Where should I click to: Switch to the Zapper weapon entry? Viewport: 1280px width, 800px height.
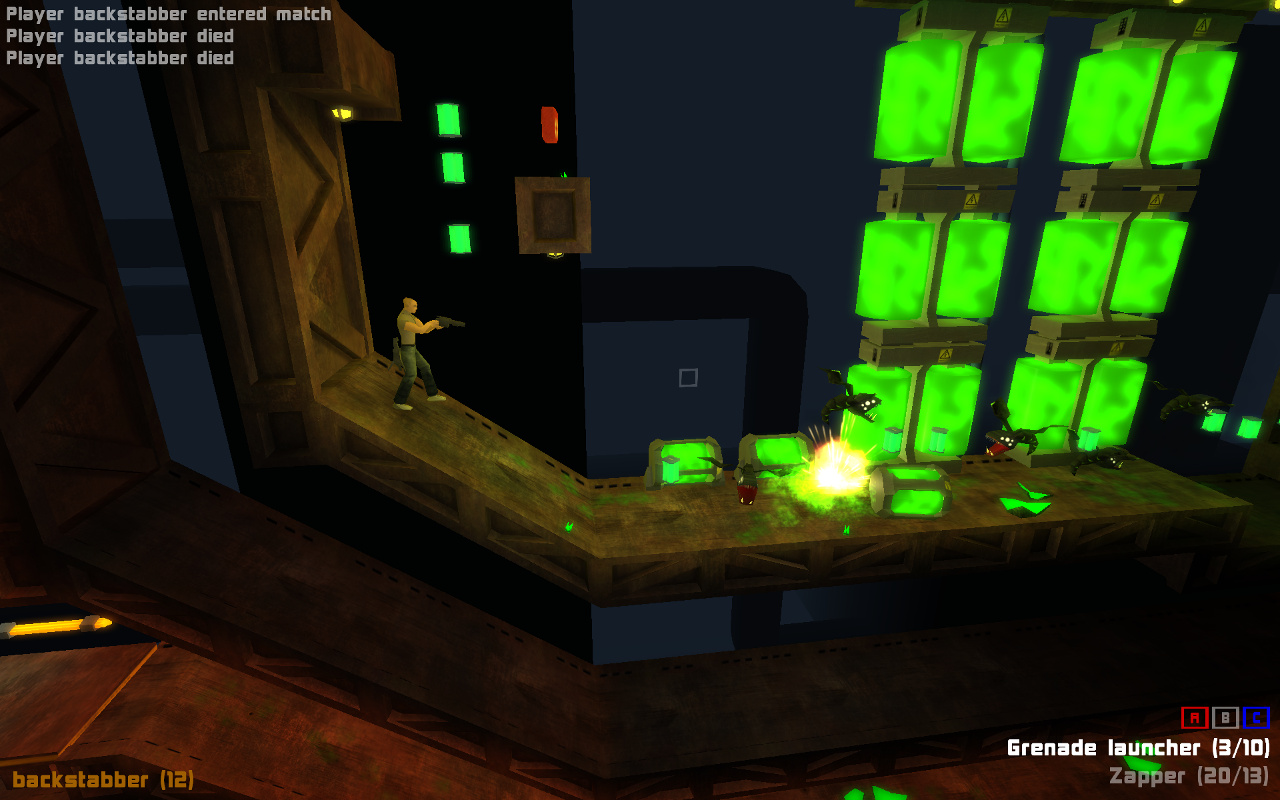[1189, 776]
